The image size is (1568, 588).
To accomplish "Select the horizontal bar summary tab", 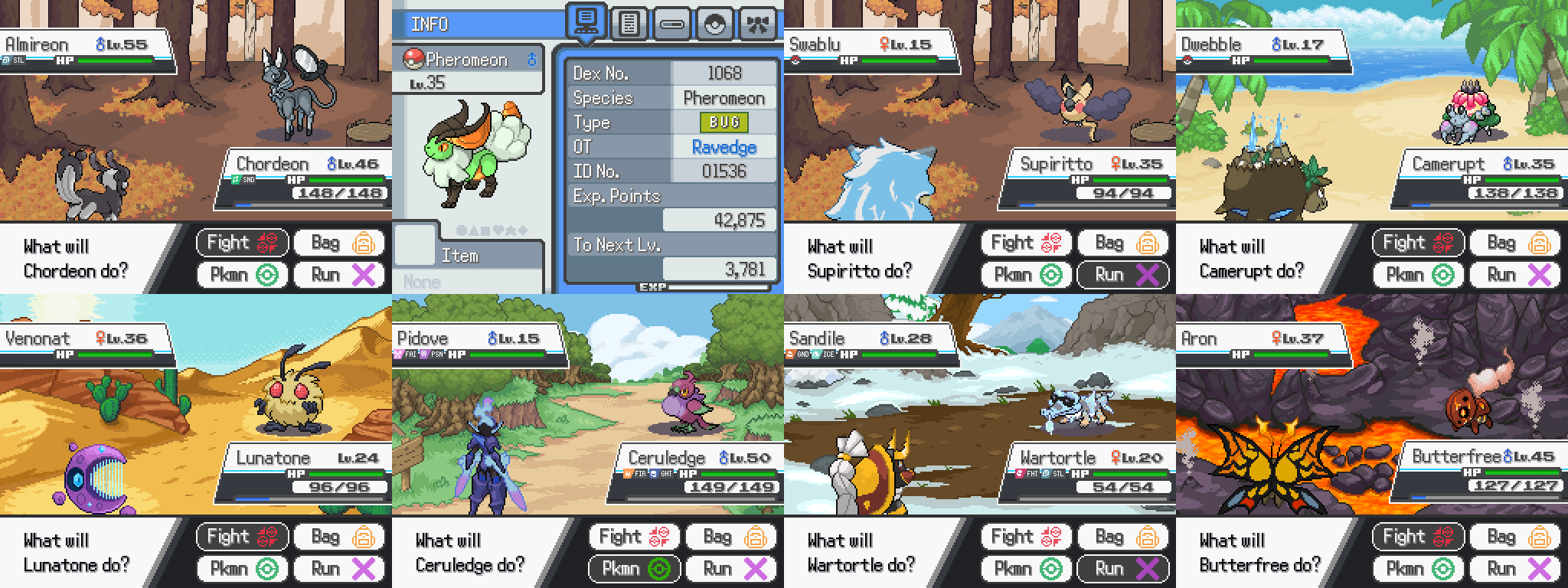I will (x=671, y=24).
